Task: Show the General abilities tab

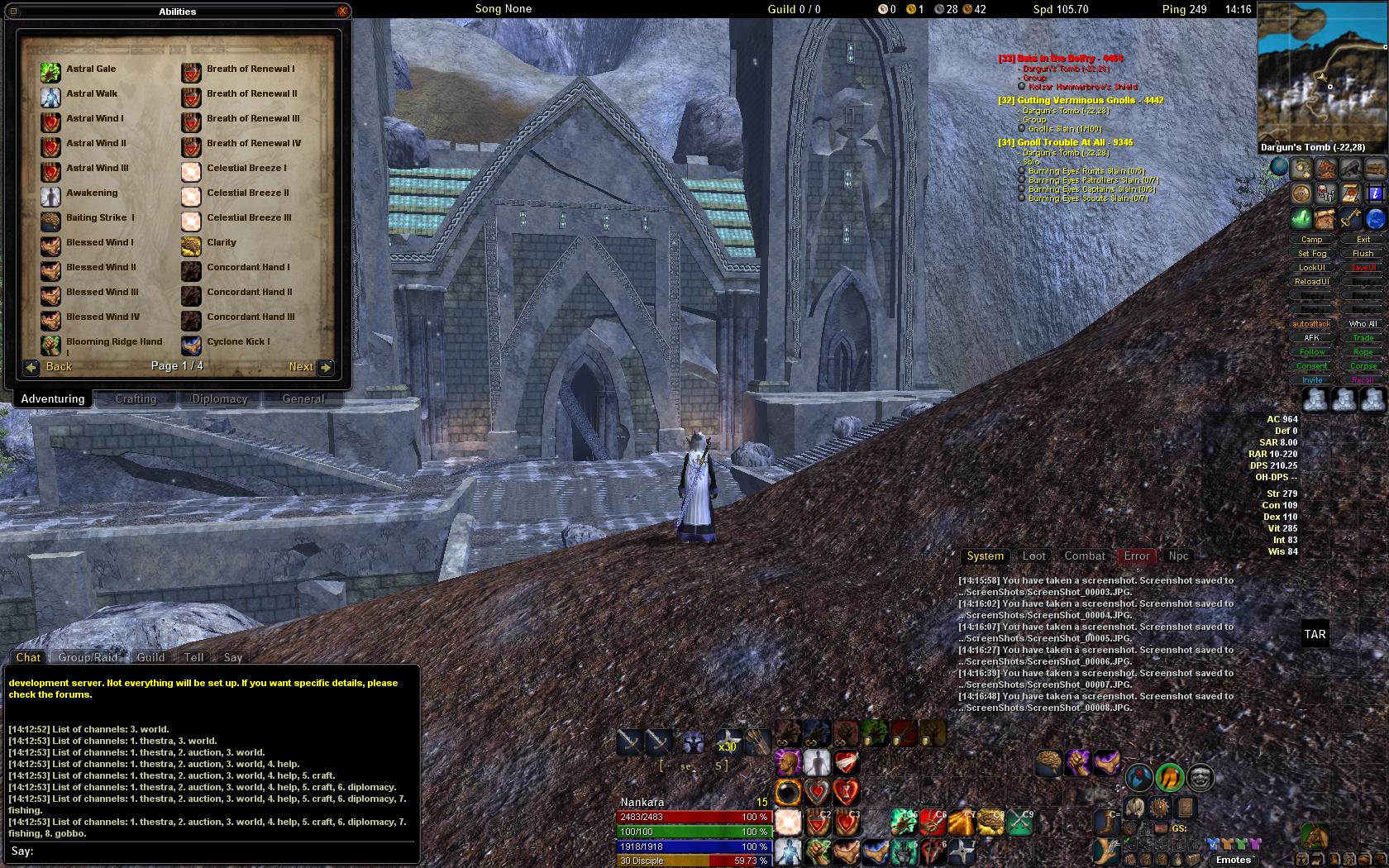Action: (x=303, y=399)
